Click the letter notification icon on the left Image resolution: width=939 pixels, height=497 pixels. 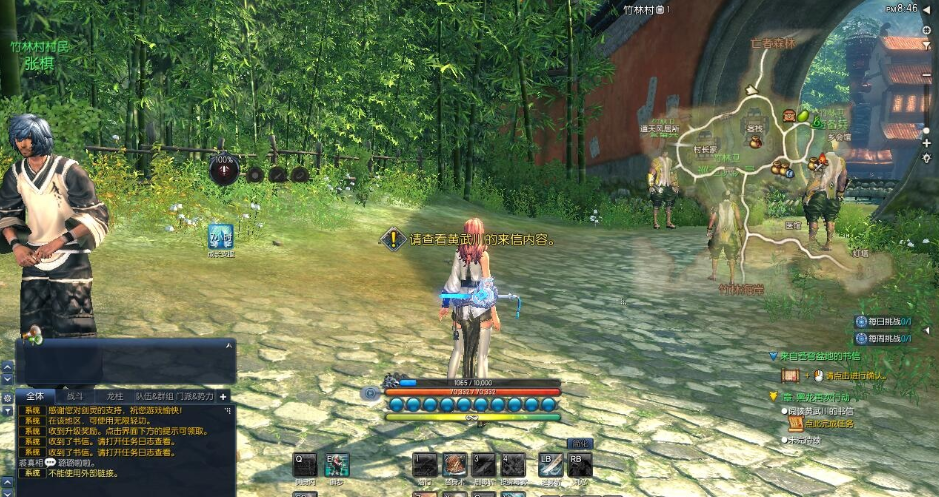(x=220, y=238)
